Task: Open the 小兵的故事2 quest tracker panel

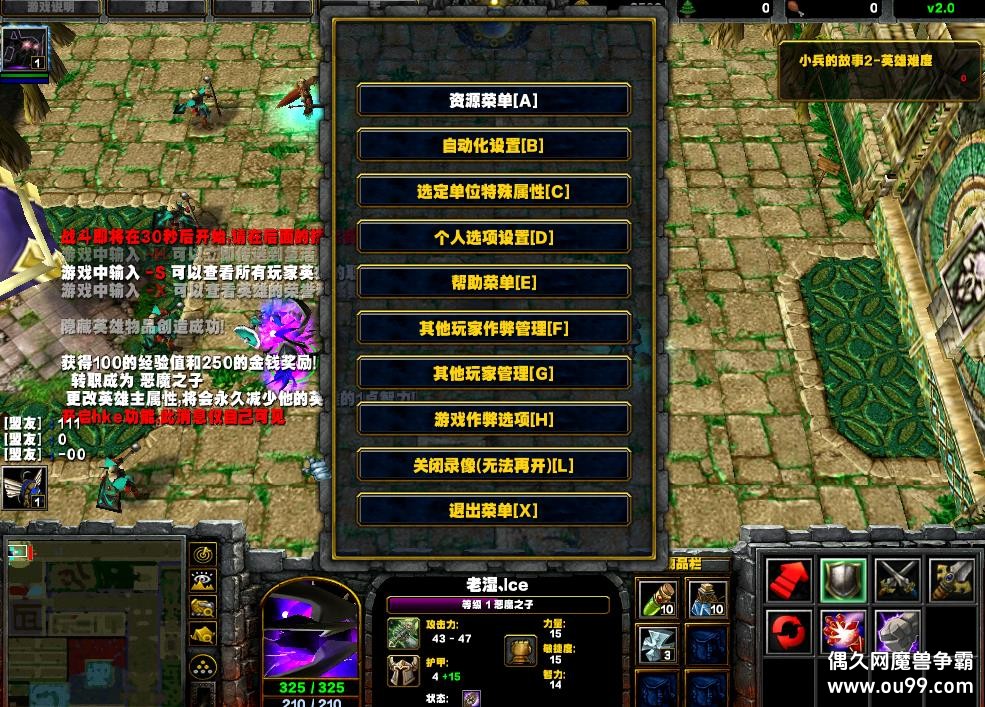Action: [880, 69]
